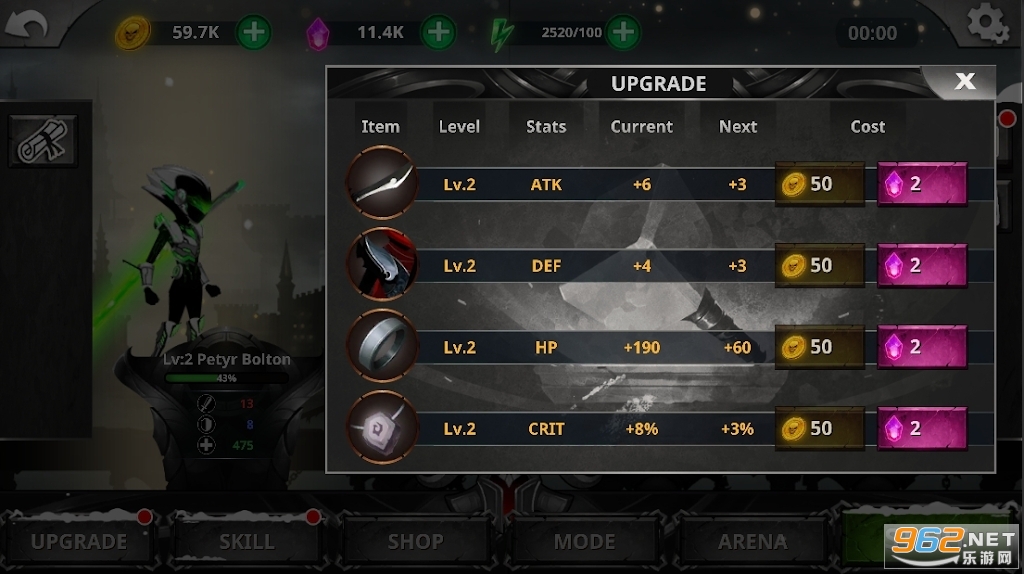Close the Upgrade panel
This screenshot has height=574, width=1024.
(964, 82)
